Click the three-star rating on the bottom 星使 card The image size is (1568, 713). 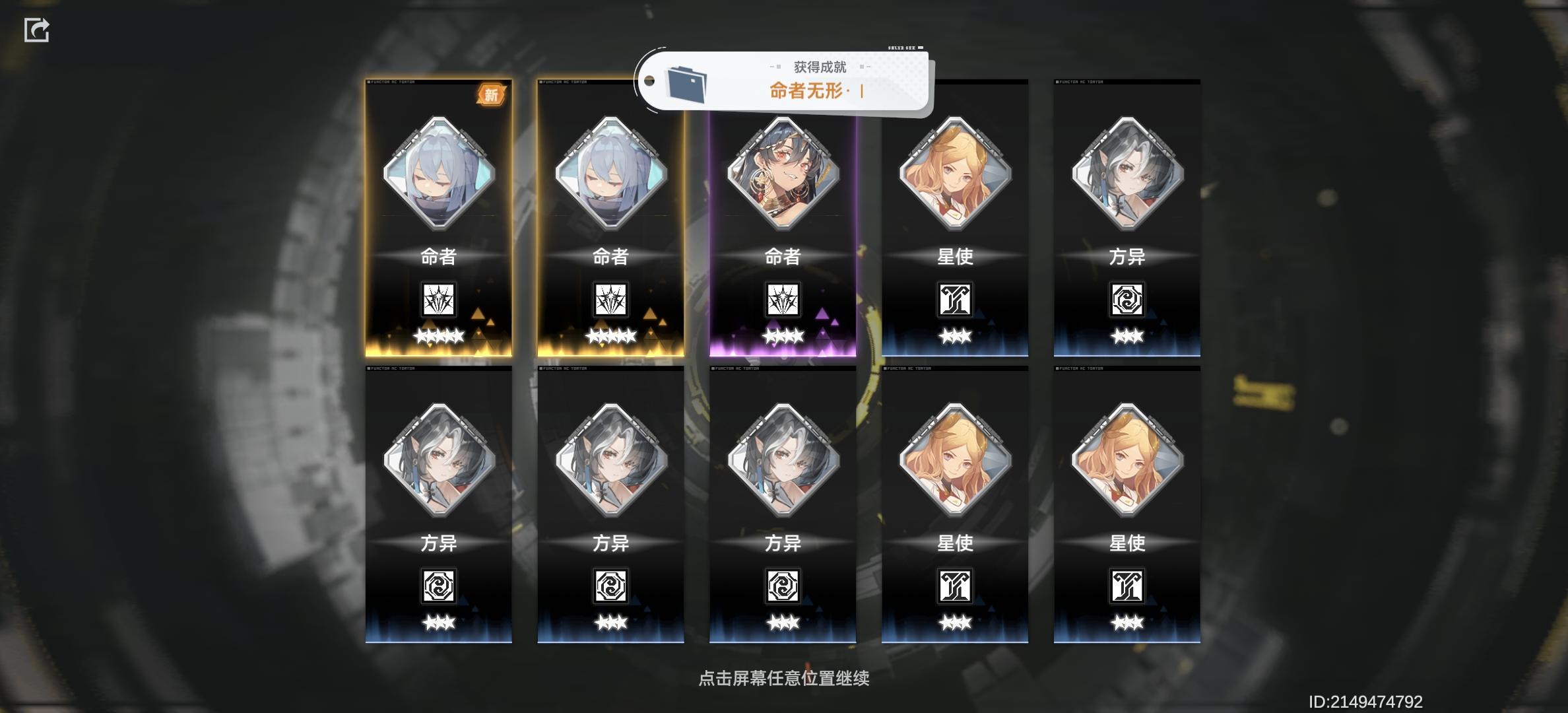[1128, 624]
